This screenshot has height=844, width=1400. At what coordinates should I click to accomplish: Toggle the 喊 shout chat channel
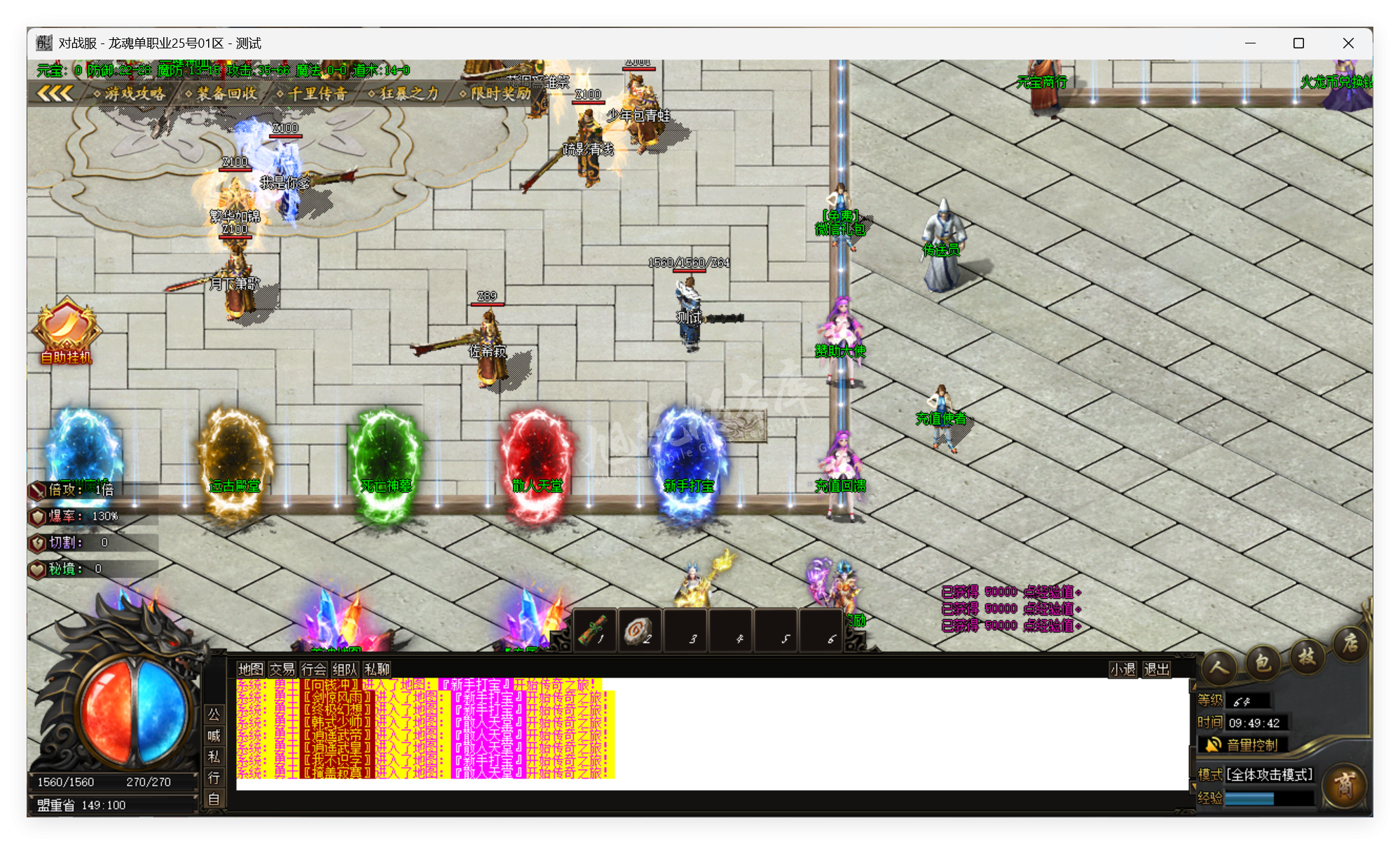pyautogui.click(x=214, y=737)
